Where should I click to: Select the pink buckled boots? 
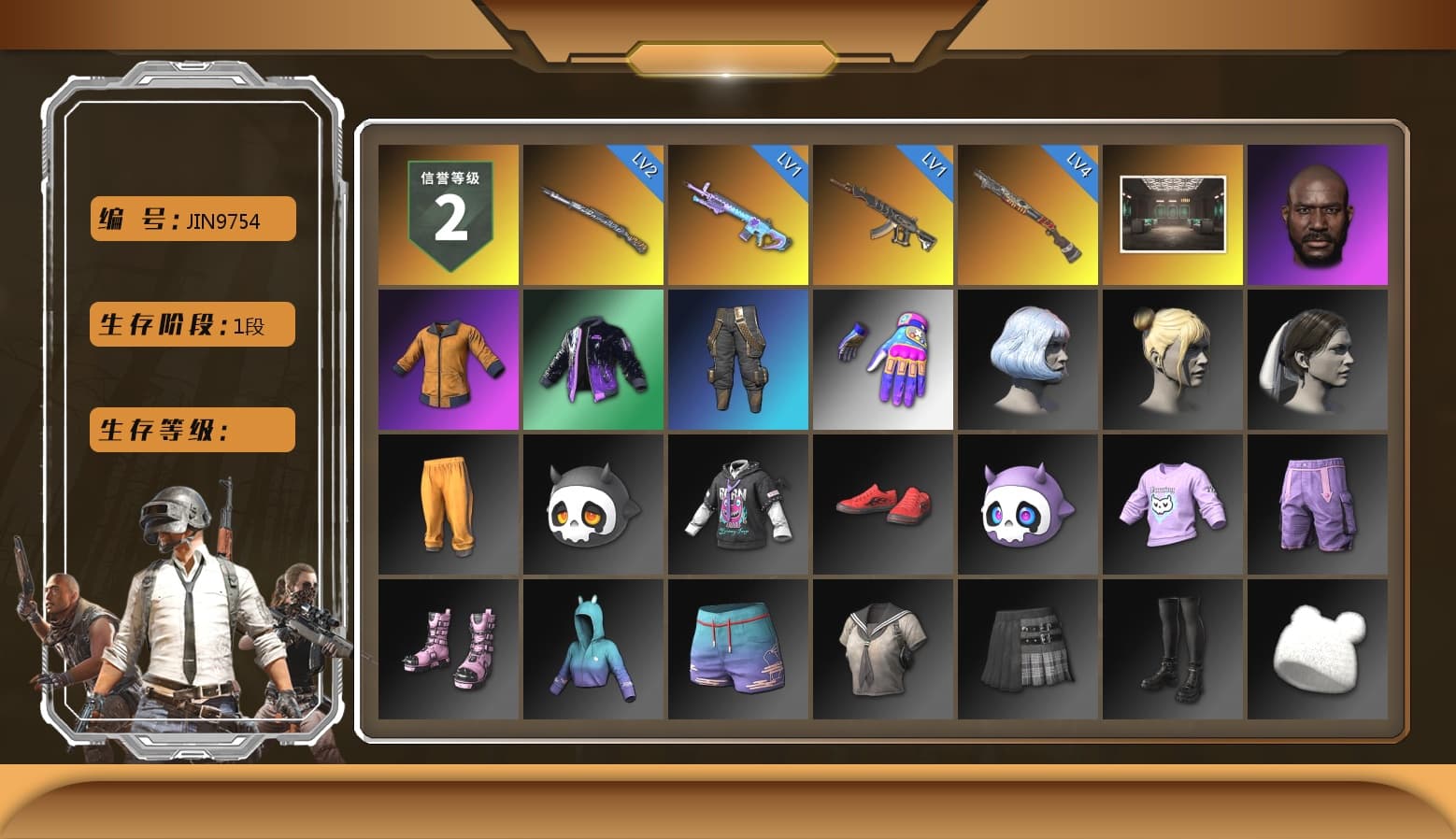[x=447, y=651]
